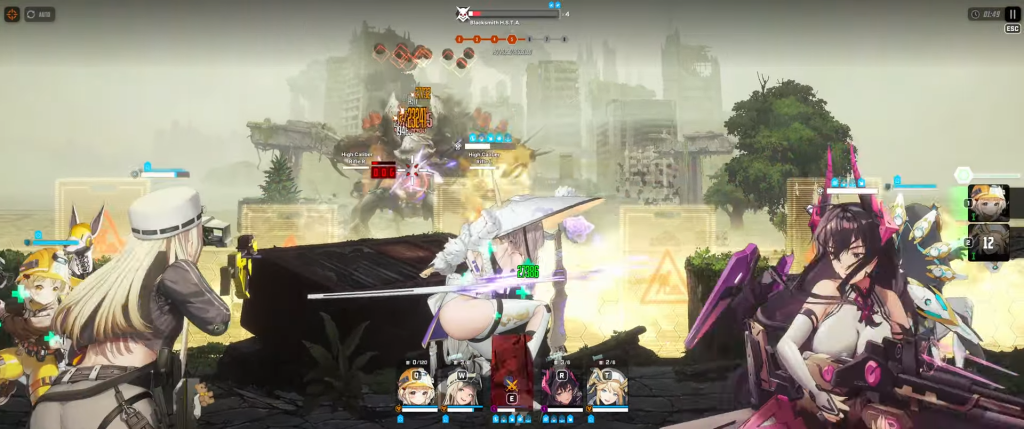Toggle the AUTO battle mode button
The image size is (1024, 429).
tap(41, 15)
